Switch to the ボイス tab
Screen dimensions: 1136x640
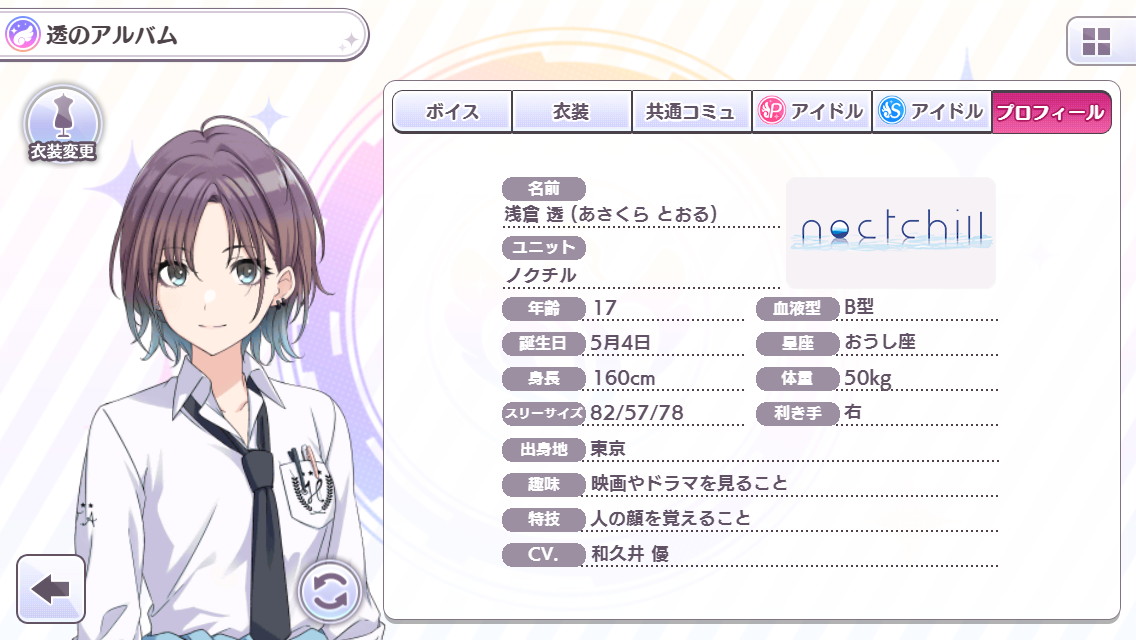pos(452,112)
